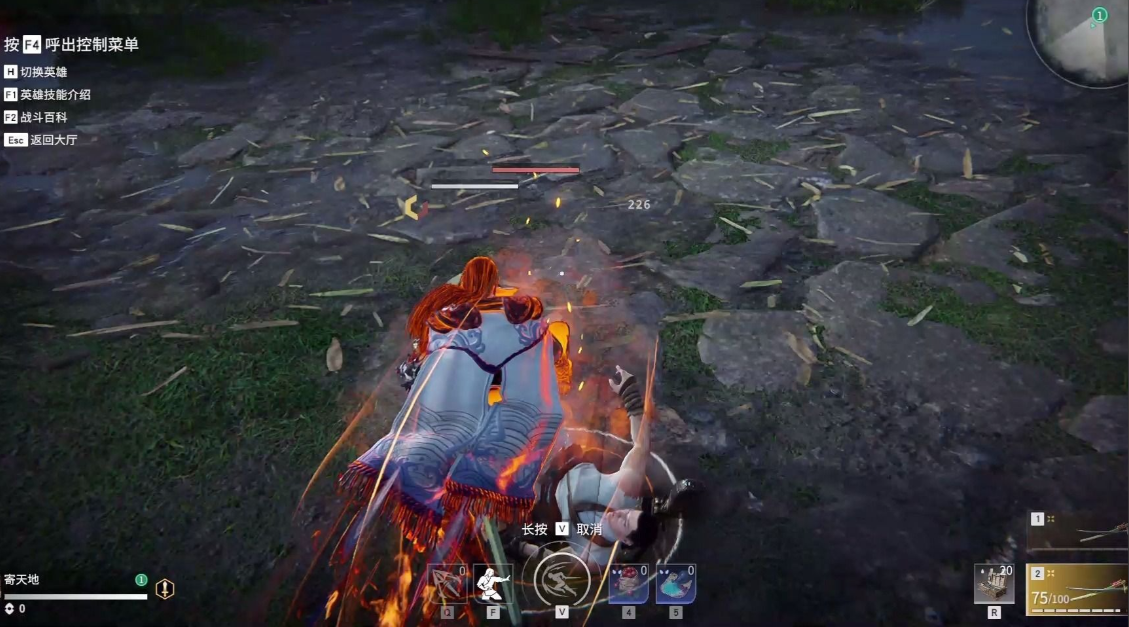The image size is (1129, 627).
Task: Click the yellow hexagon exclamation icon
Action: click(x=165, y=589)
